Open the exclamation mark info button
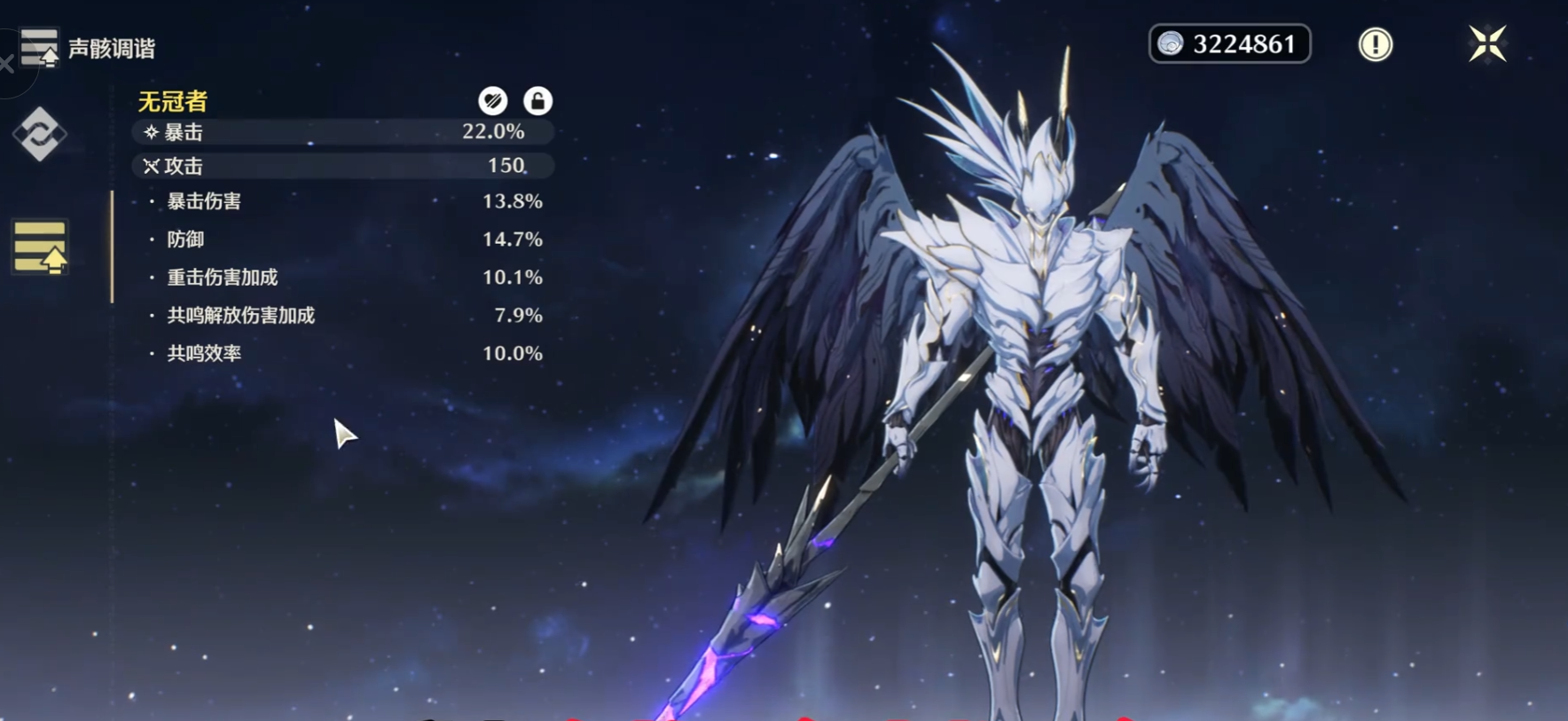Viewport: 1568px width, 721px height. click(x=1376, y=44)
